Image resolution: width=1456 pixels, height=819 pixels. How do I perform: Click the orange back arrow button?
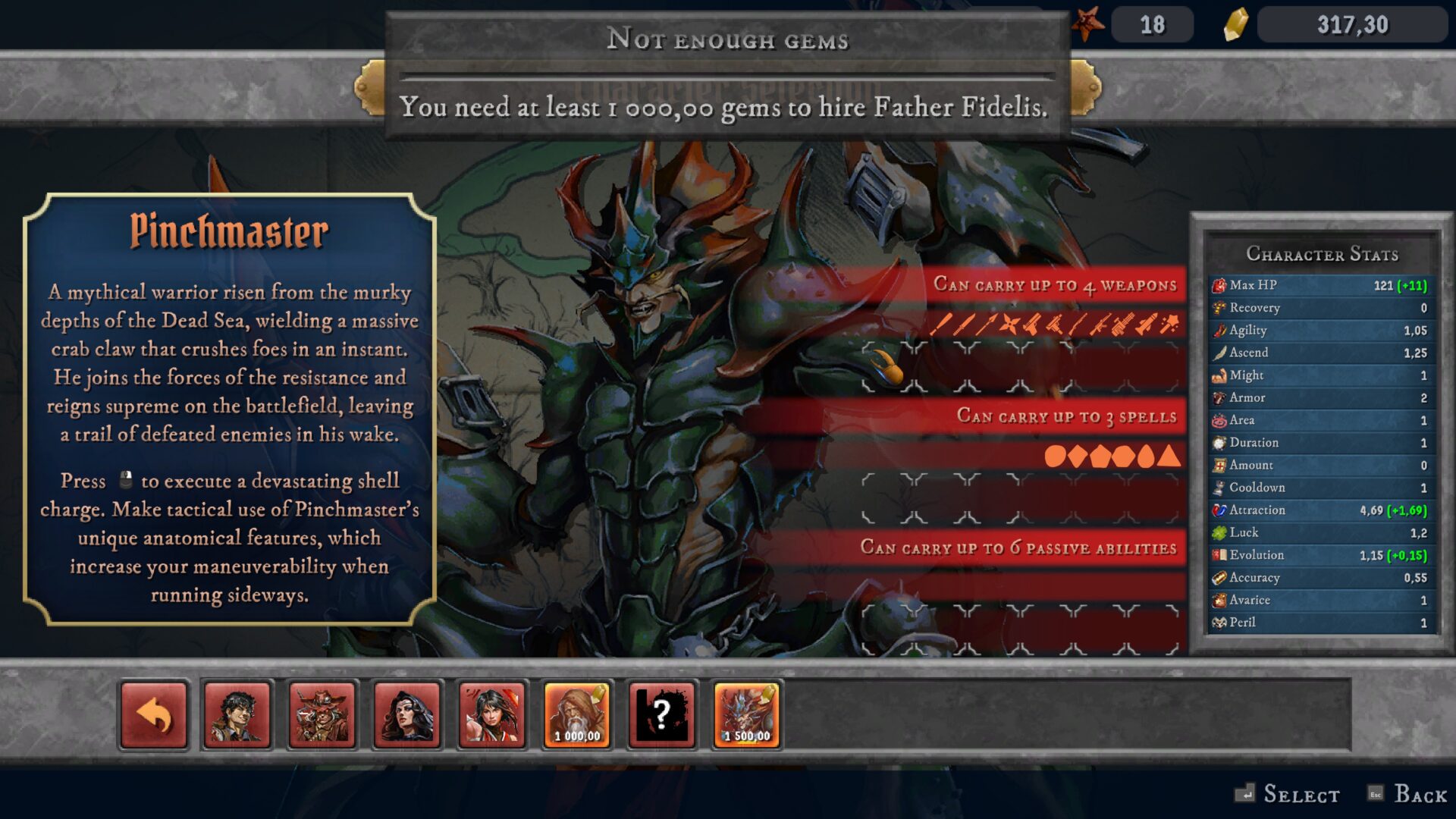(x=154, y=715)
